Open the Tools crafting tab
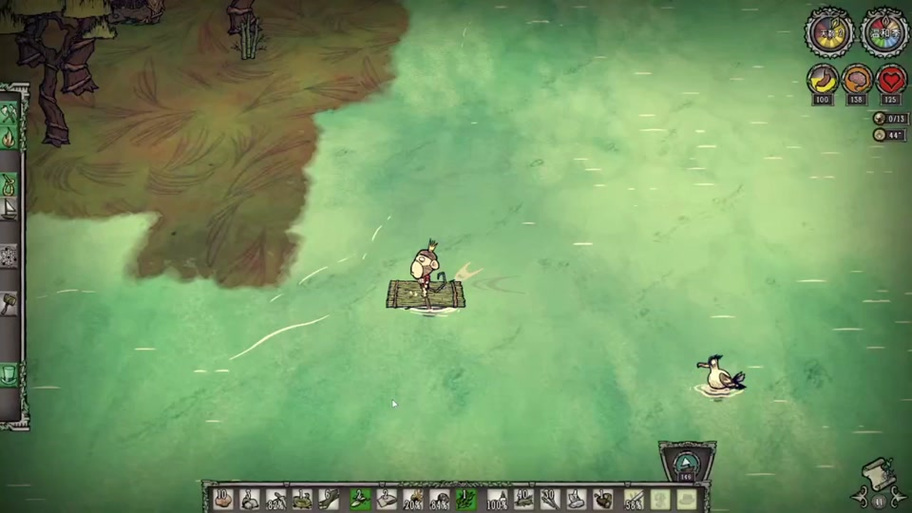912x513 pixels. pos(10,110)
